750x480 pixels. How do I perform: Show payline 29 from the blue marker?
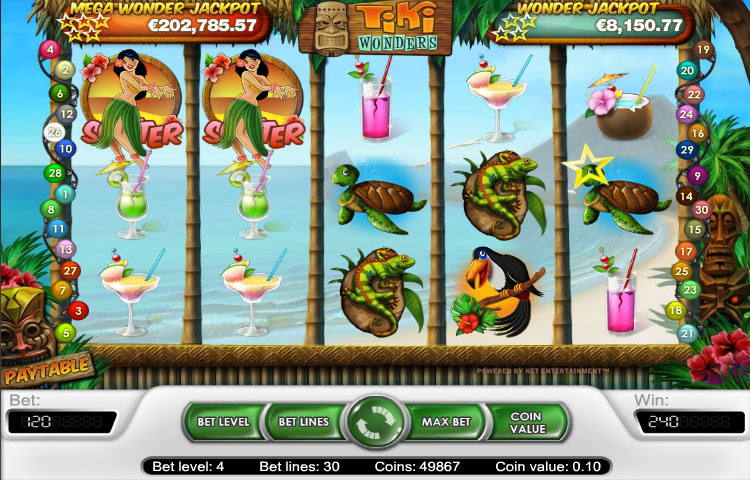pyautogui.click(x=687, y=150)
